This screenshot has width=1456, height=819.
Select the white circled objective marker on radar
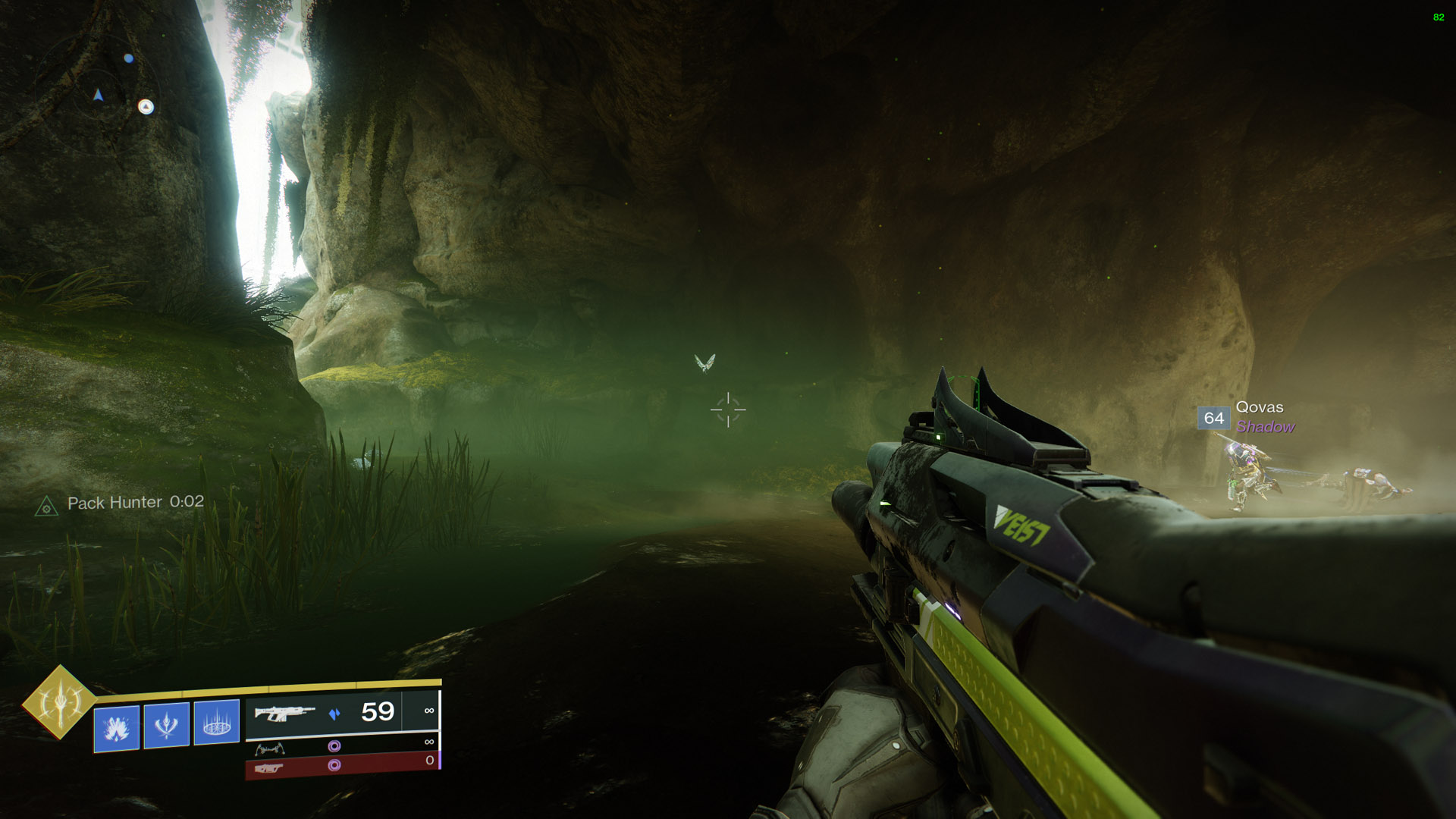(x=146, y=107)
